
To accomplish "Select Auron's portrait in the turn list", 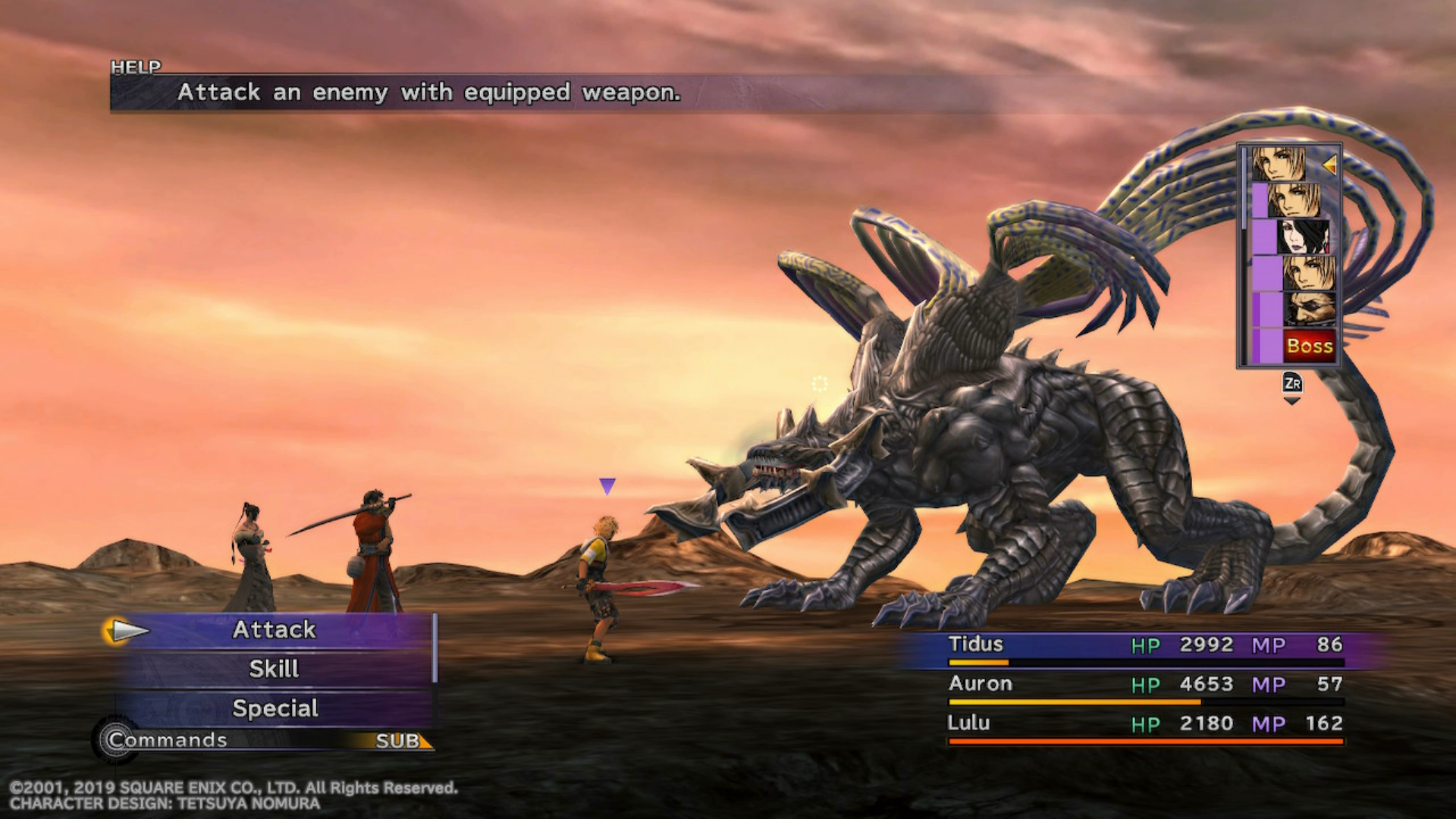I will [1309, 309].
